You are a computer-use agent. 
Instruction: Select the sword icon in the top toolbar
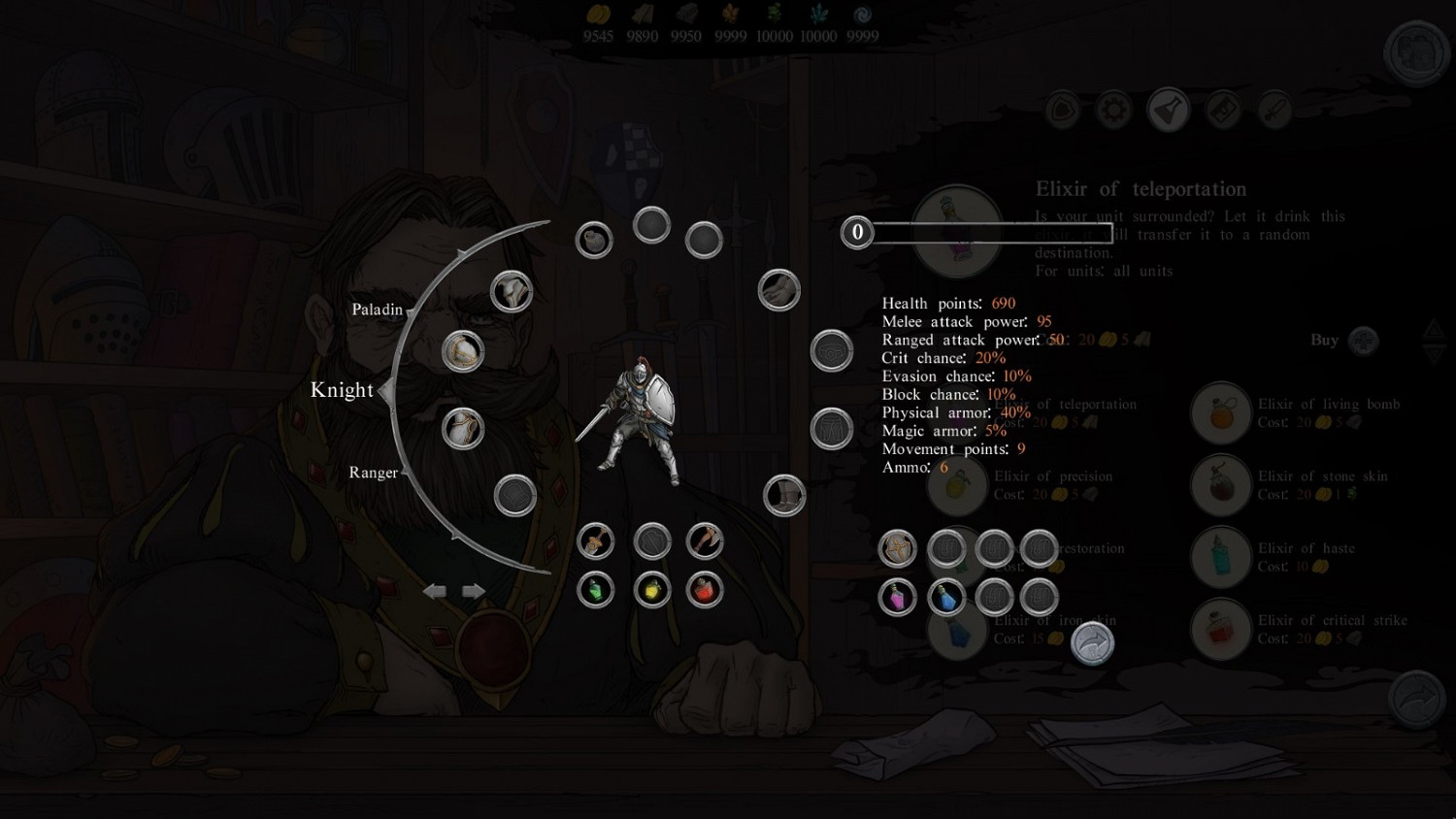[1274, 110]
